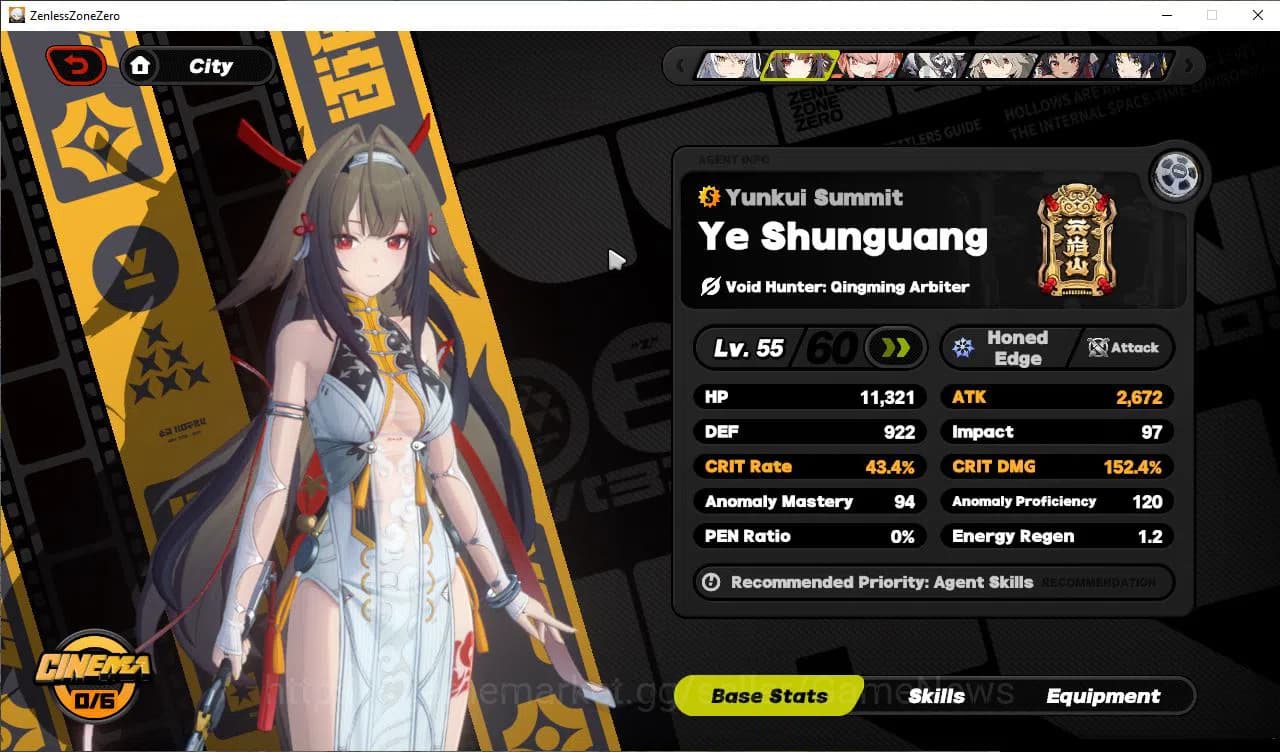Viewport: 1280px width, 752px height.
Task: Open the Equipment tab
Action: [x=1103, y=696]
